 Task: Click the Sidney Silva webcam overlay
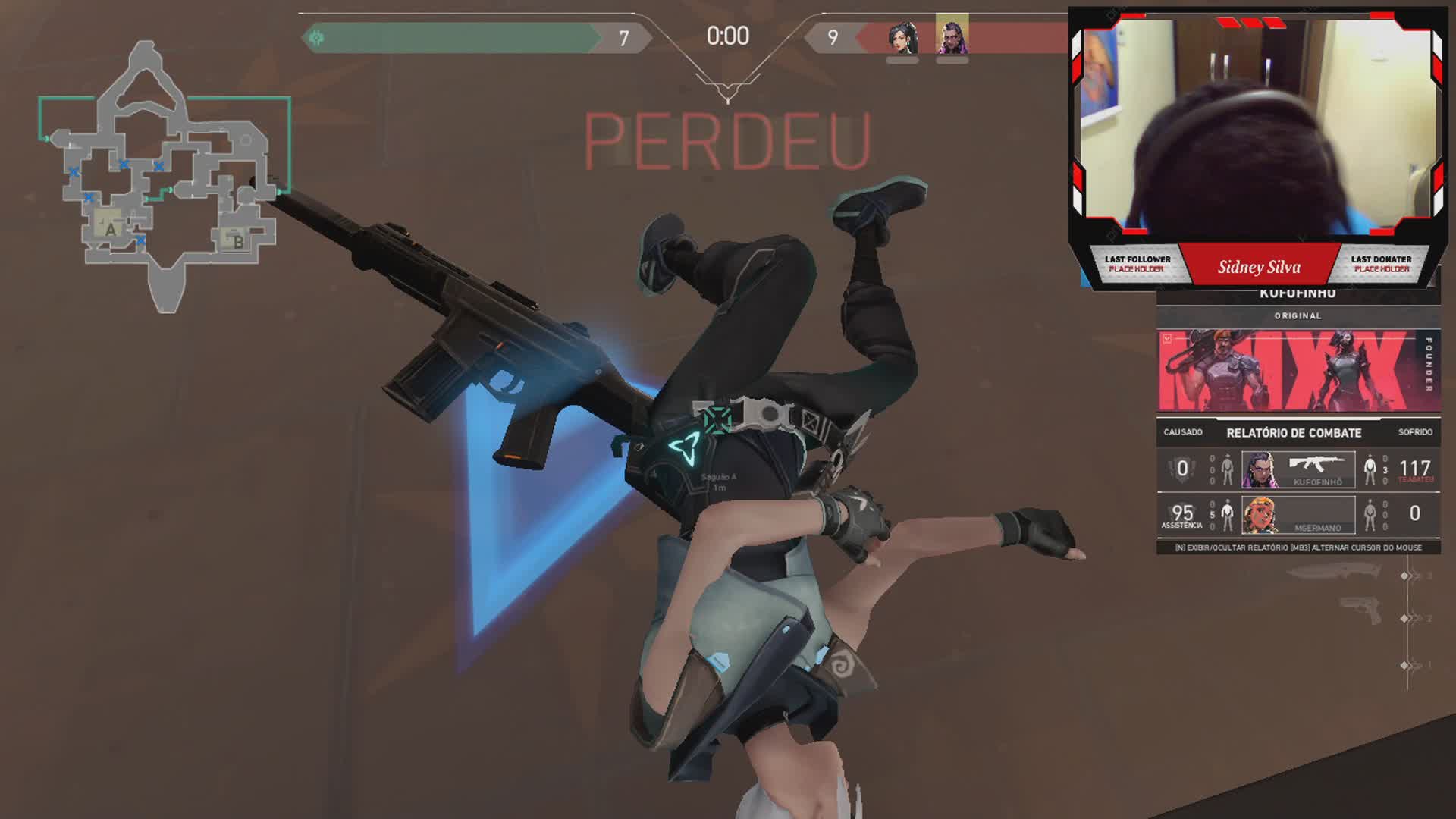[1258, 125]
